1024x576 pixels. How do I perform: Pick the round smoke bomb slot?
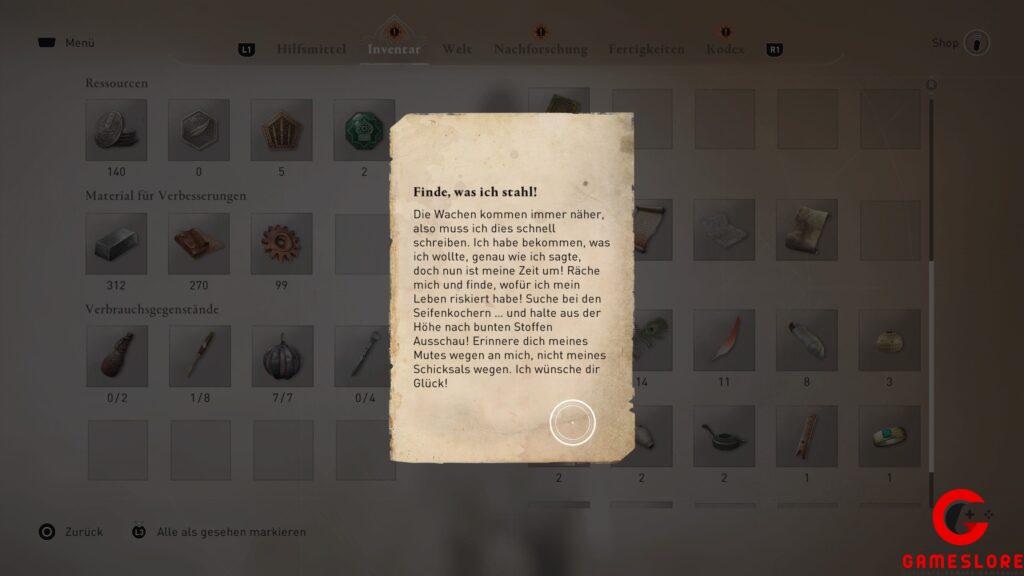click(280, 356)
